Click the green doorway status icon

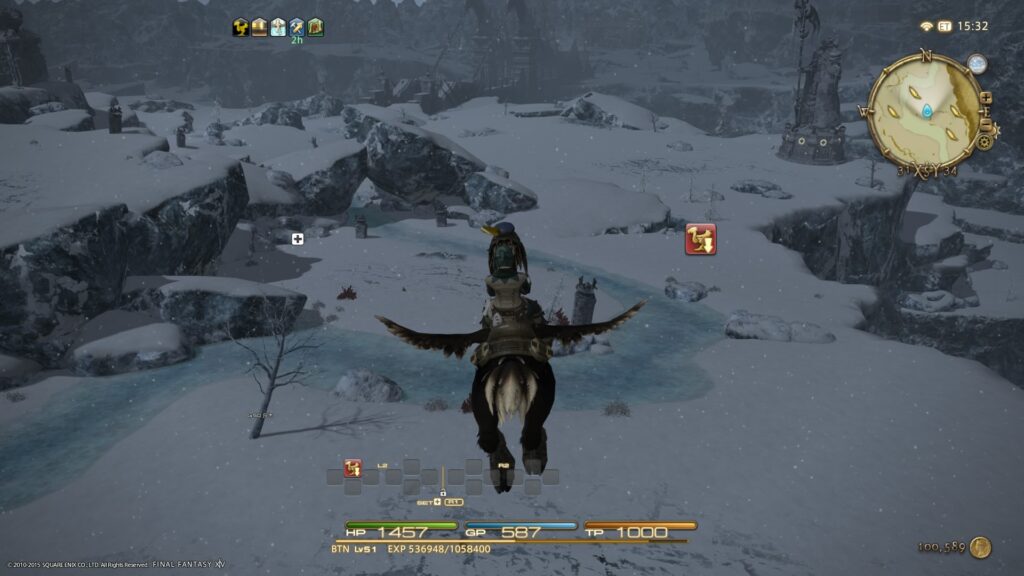[x=316, y=27]
